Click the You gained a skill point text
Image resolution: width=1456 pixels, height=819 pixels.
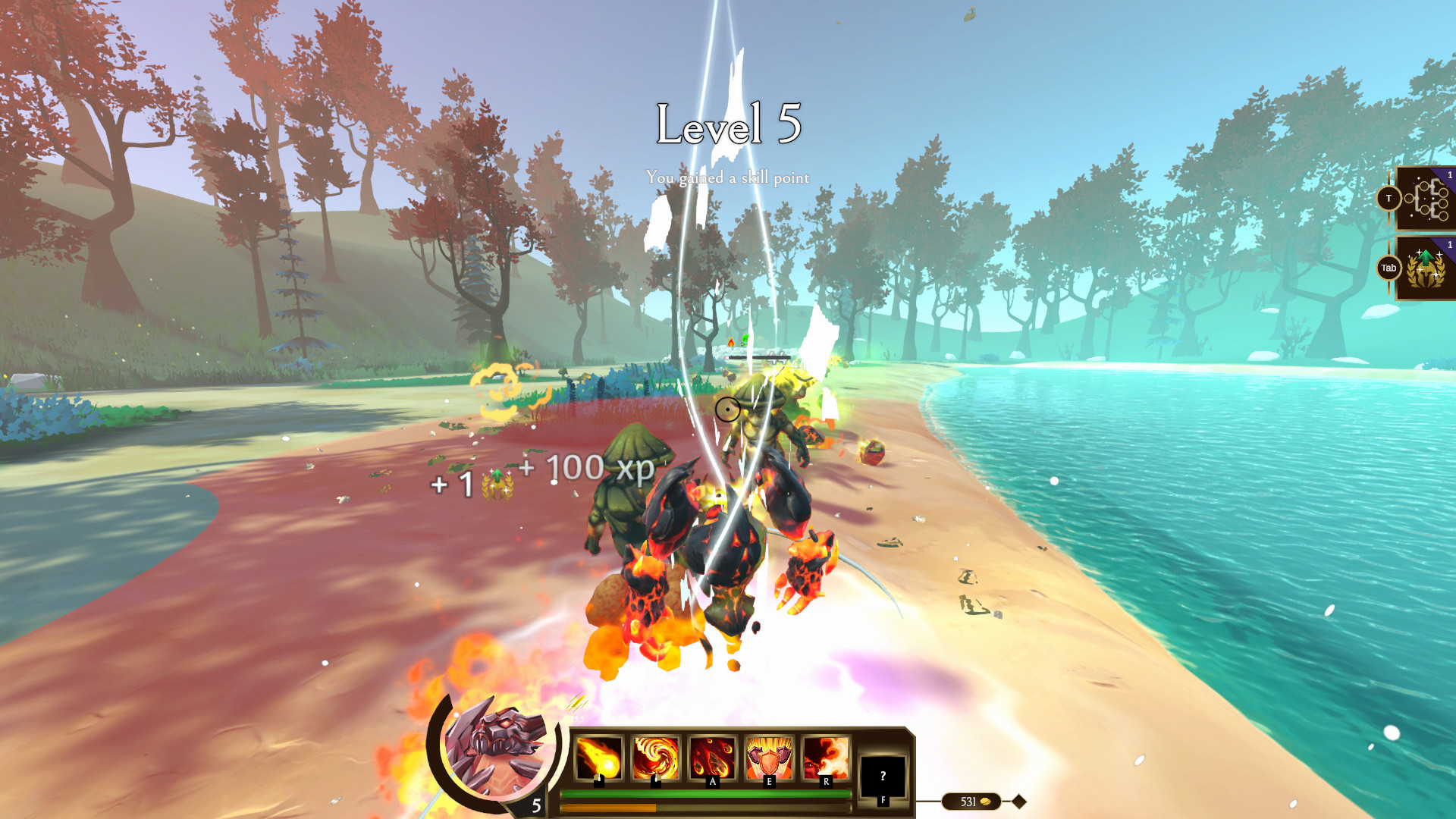(x=728, y=179)
